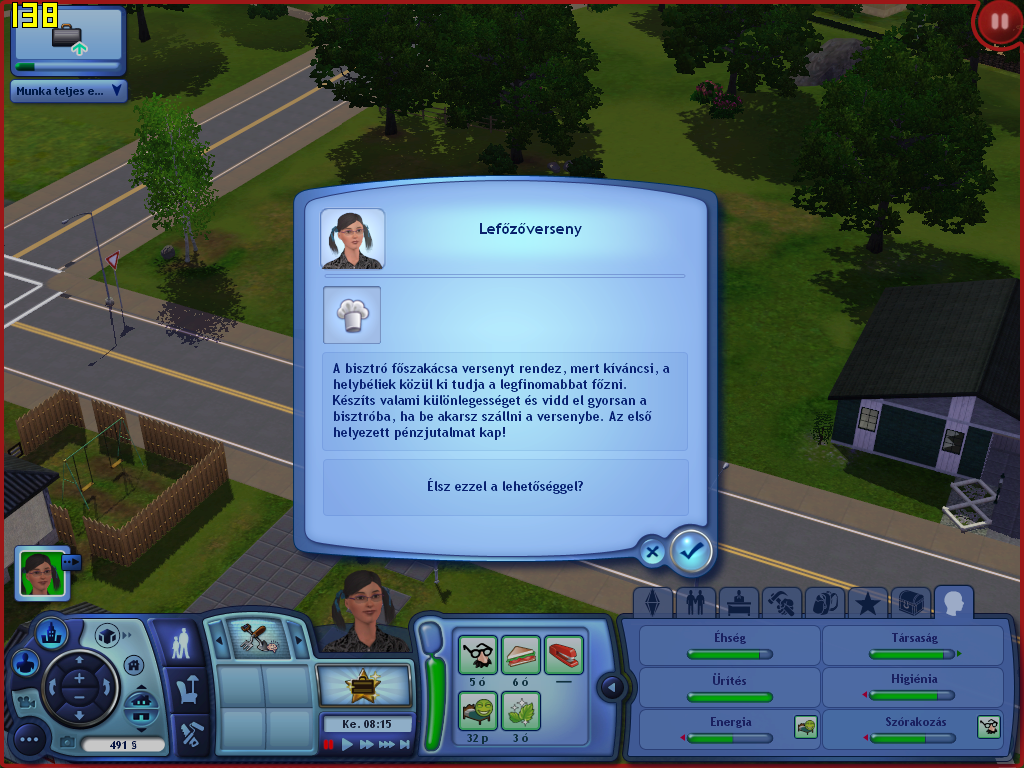1024x768 pixels.
Task: Enter Buy mode with the armchair icon
Action: pyautogui.click(x=187, y=689)
